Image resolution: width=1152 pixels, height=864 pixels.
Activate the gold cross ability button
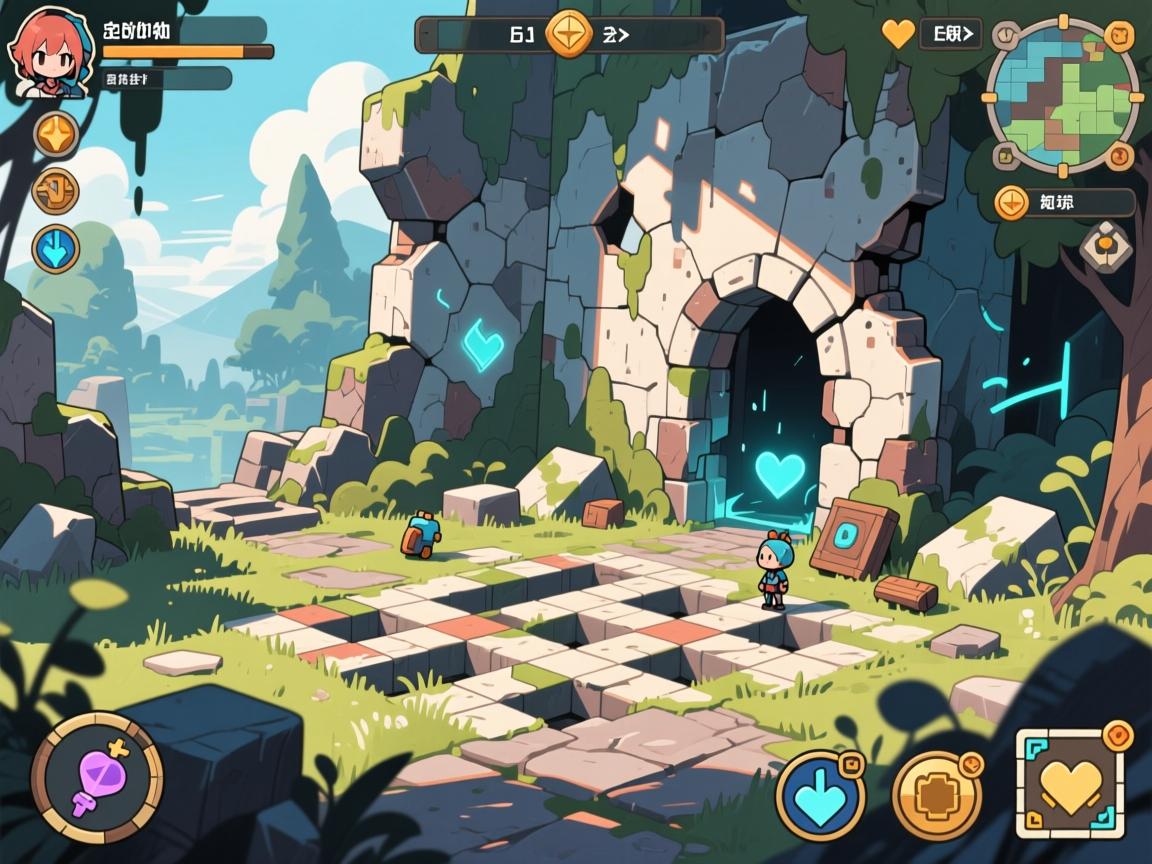pyautogui.click(x=936, y=795)
